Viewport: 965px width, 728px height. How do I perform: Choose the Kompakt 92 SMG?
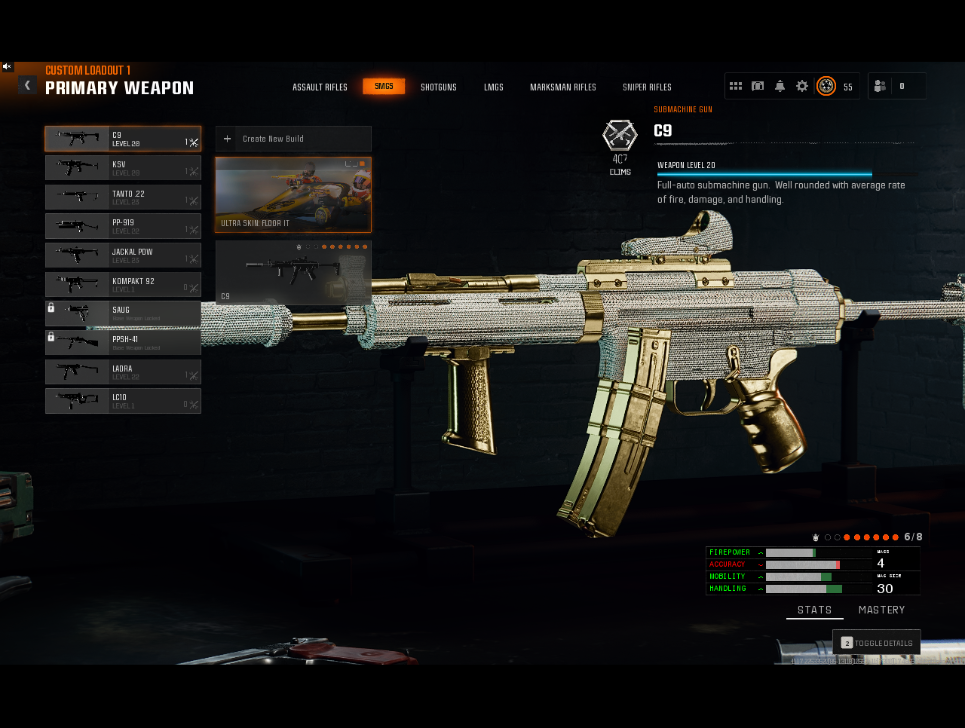(x=123, y=285)
